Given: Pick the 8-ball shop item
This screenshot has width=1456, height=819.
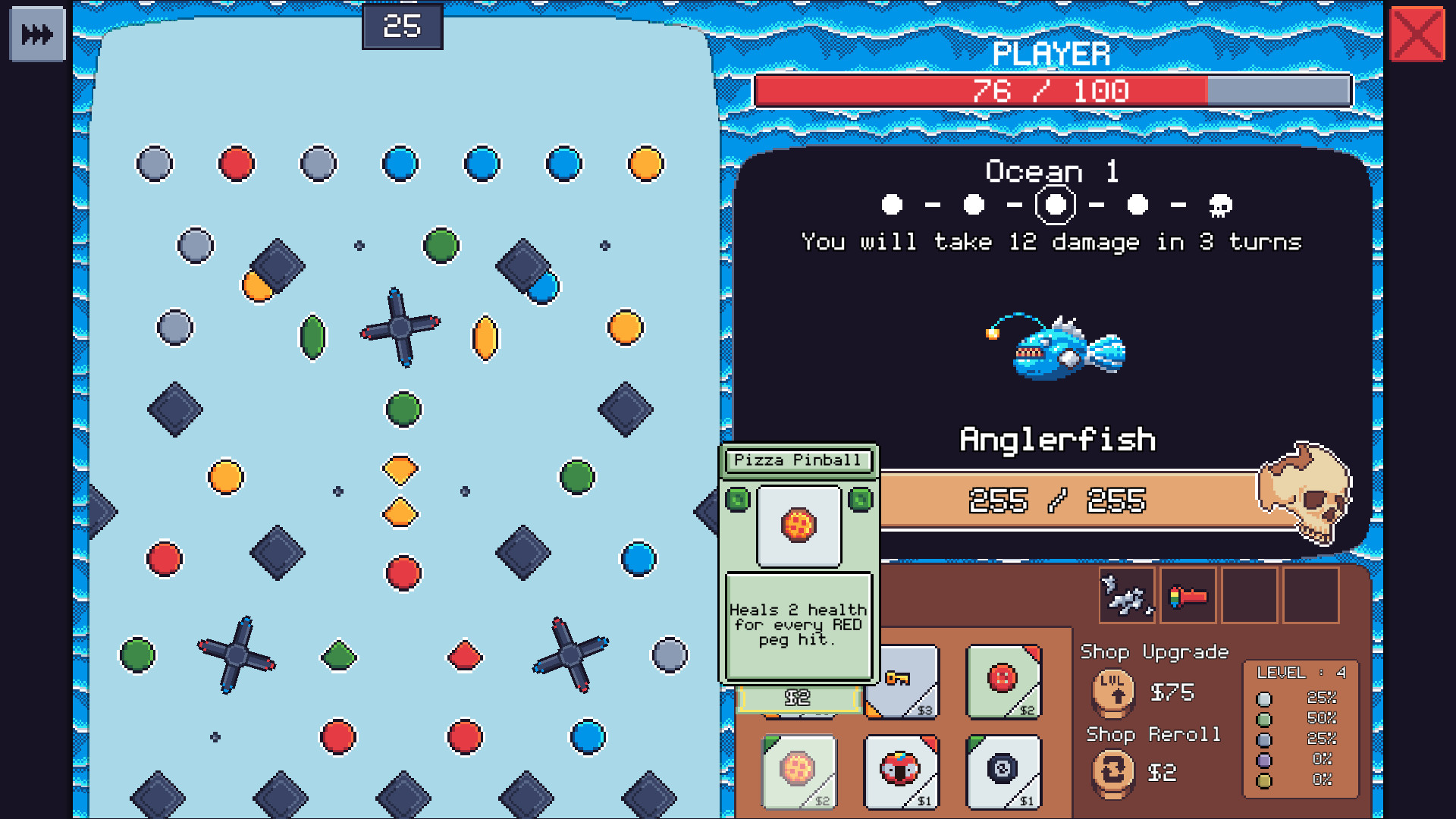Looking at the screenshot, I should 1003,771.
